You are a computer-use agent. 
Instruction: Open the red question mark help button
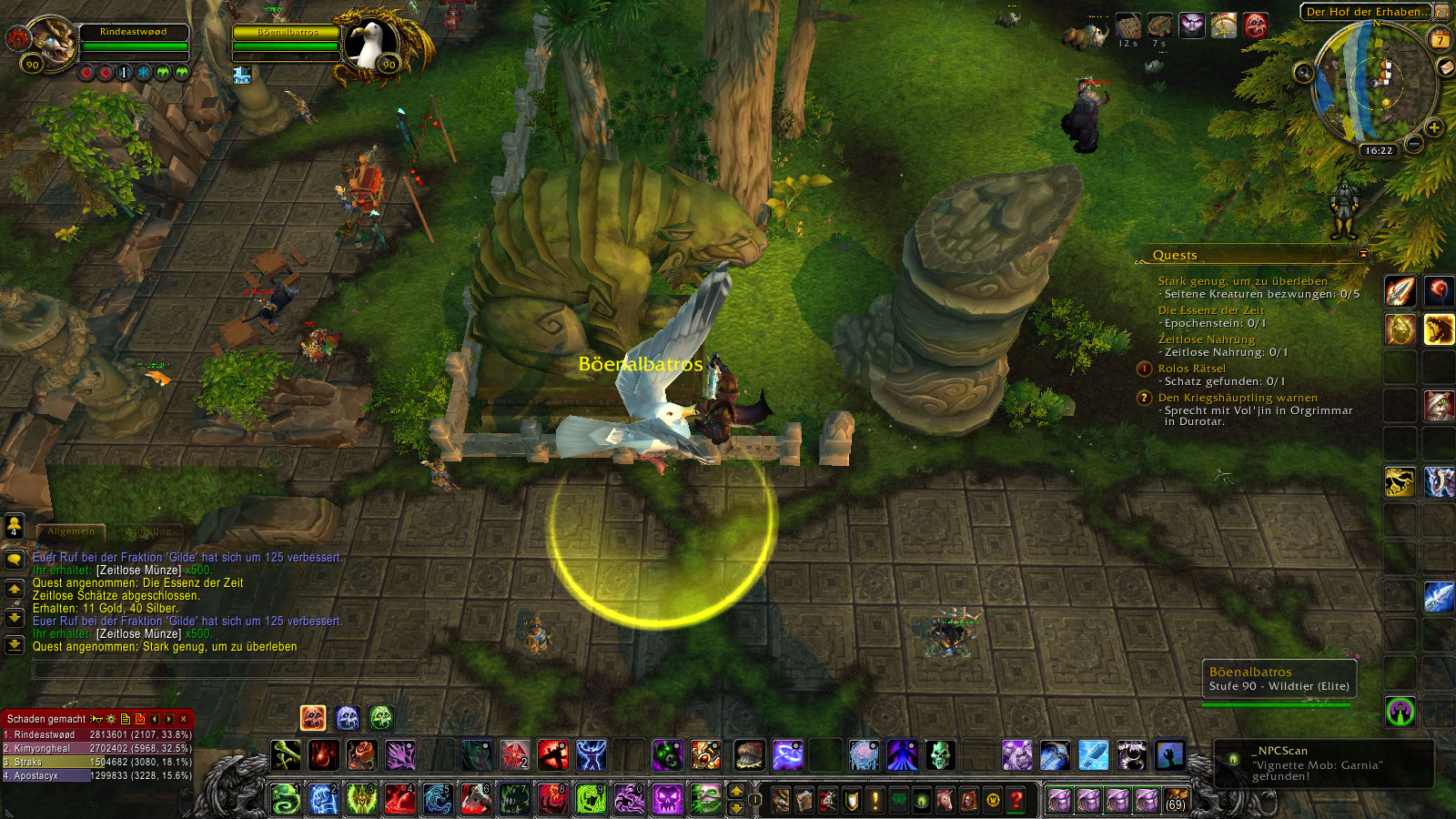pyautogui.click(x=1016, y=801)
